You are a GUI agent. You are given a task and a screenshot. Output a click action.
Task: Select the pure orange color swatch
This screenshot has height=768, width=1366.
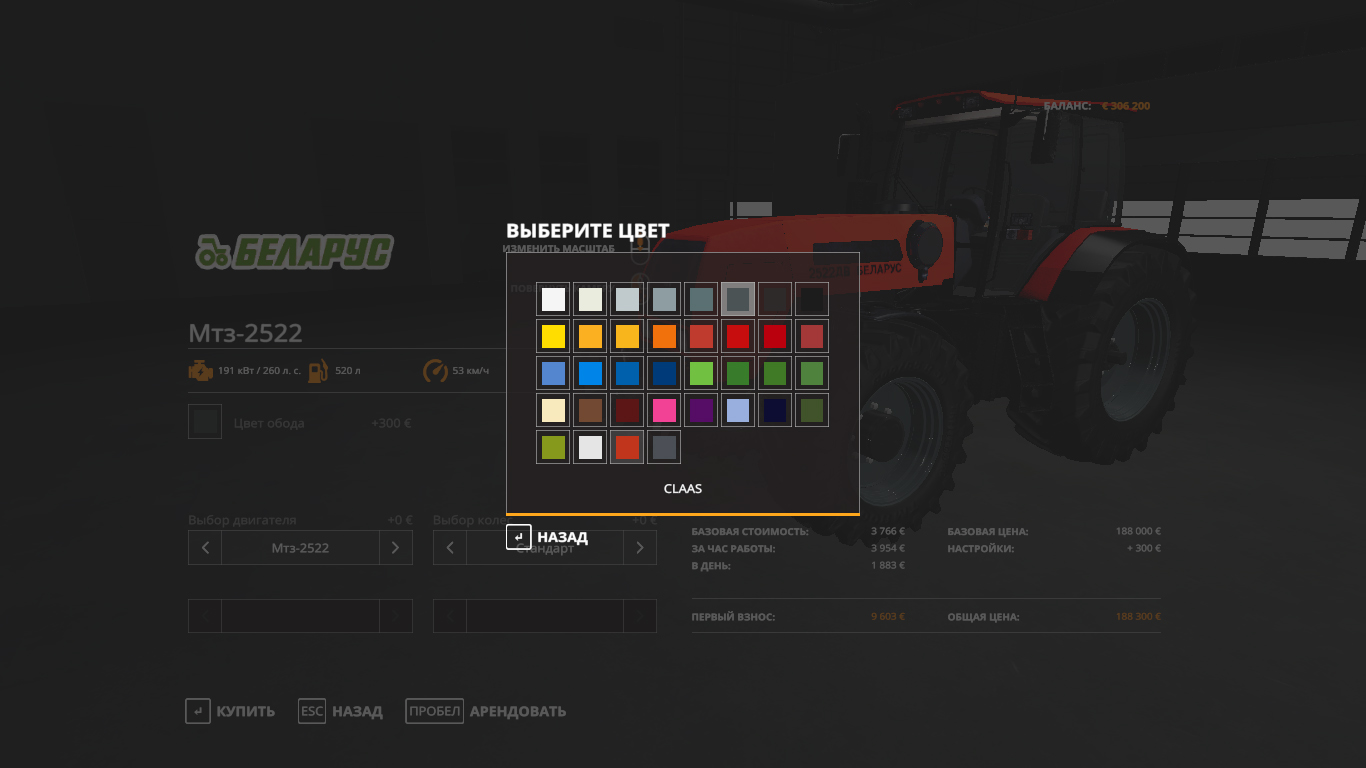(664, 336)
